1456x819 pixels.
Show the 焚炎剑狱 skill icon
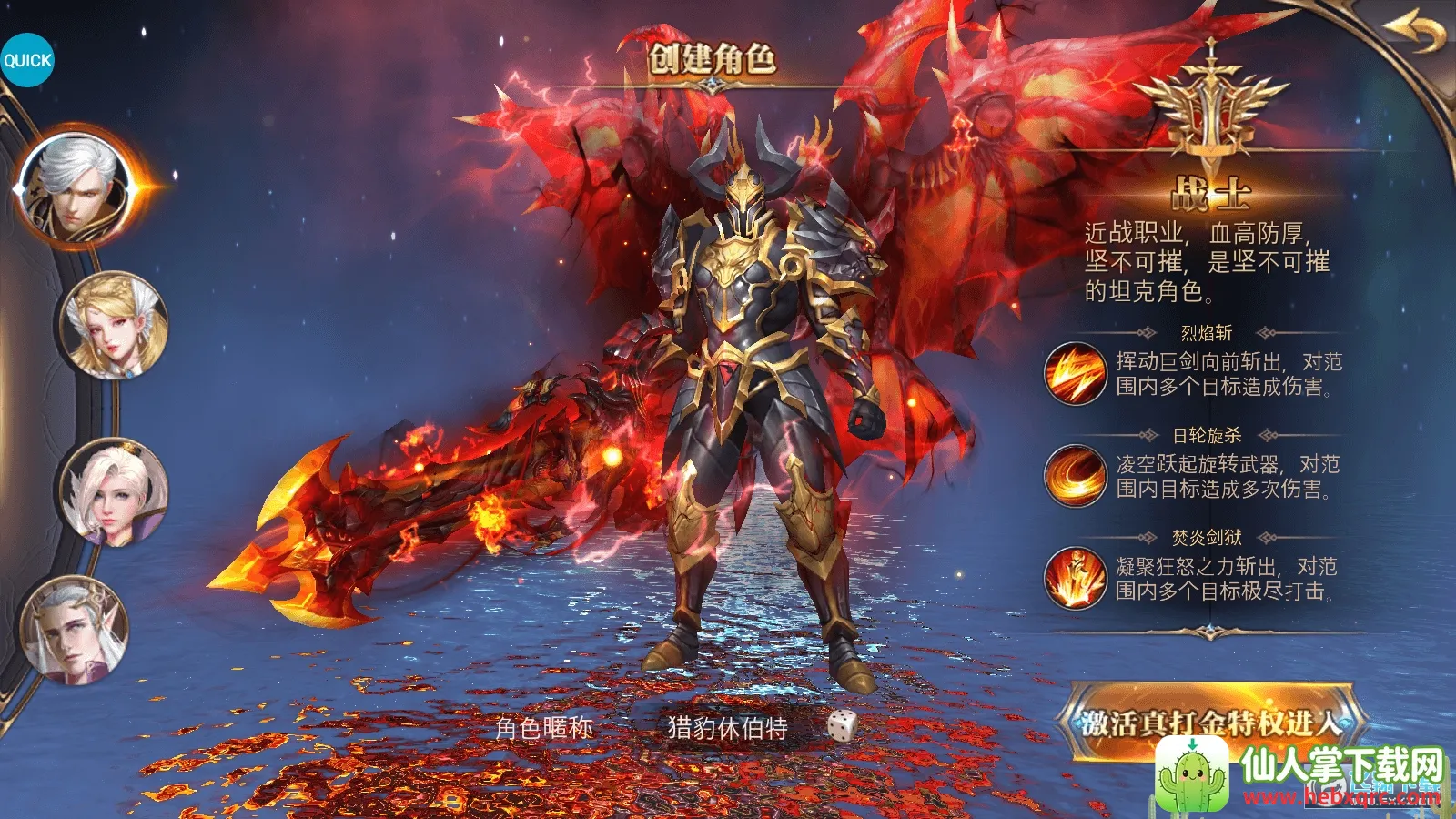point(1075,578)
